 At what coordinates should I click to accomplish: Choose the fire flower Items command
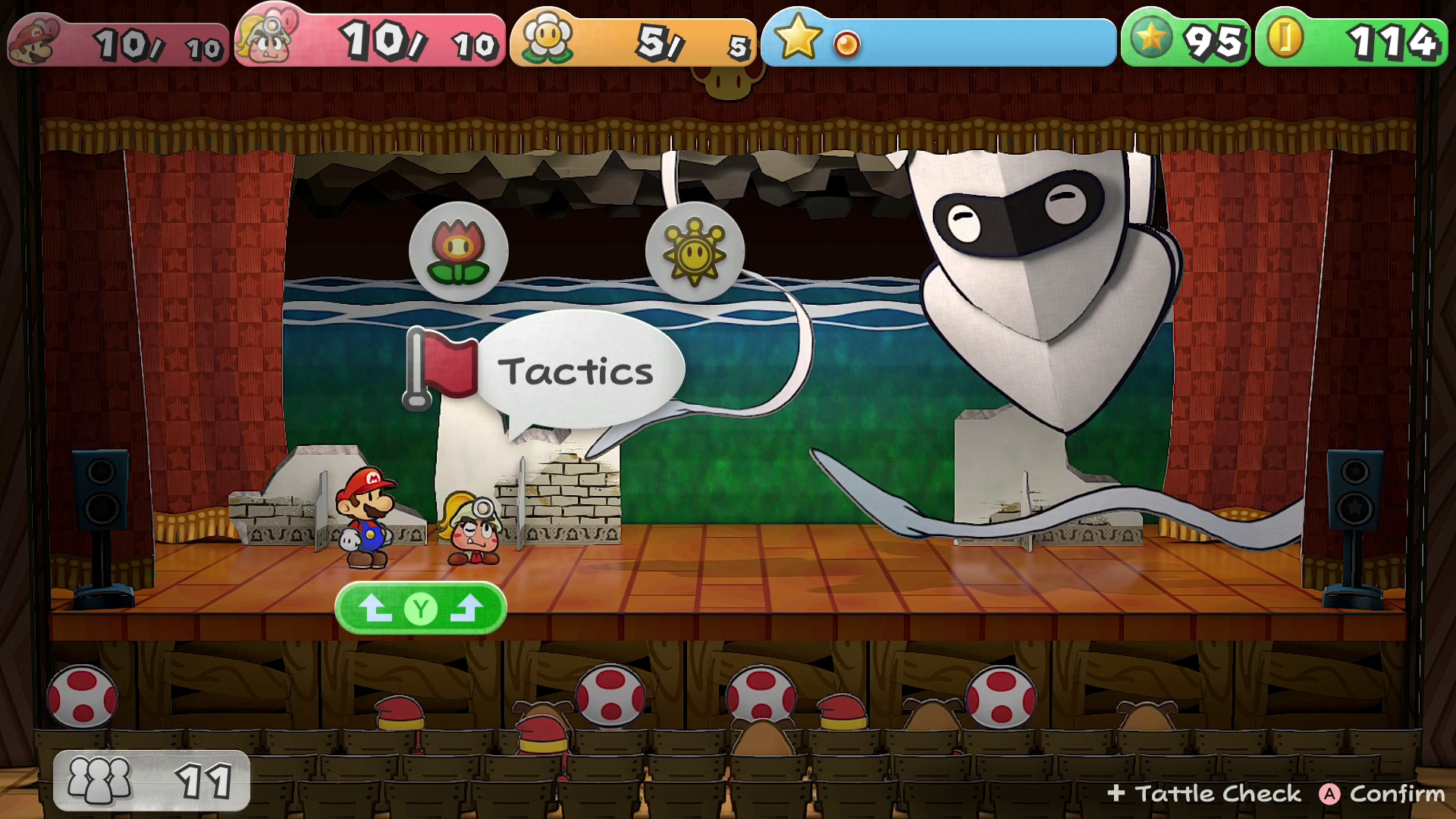(x=458, y=253)
